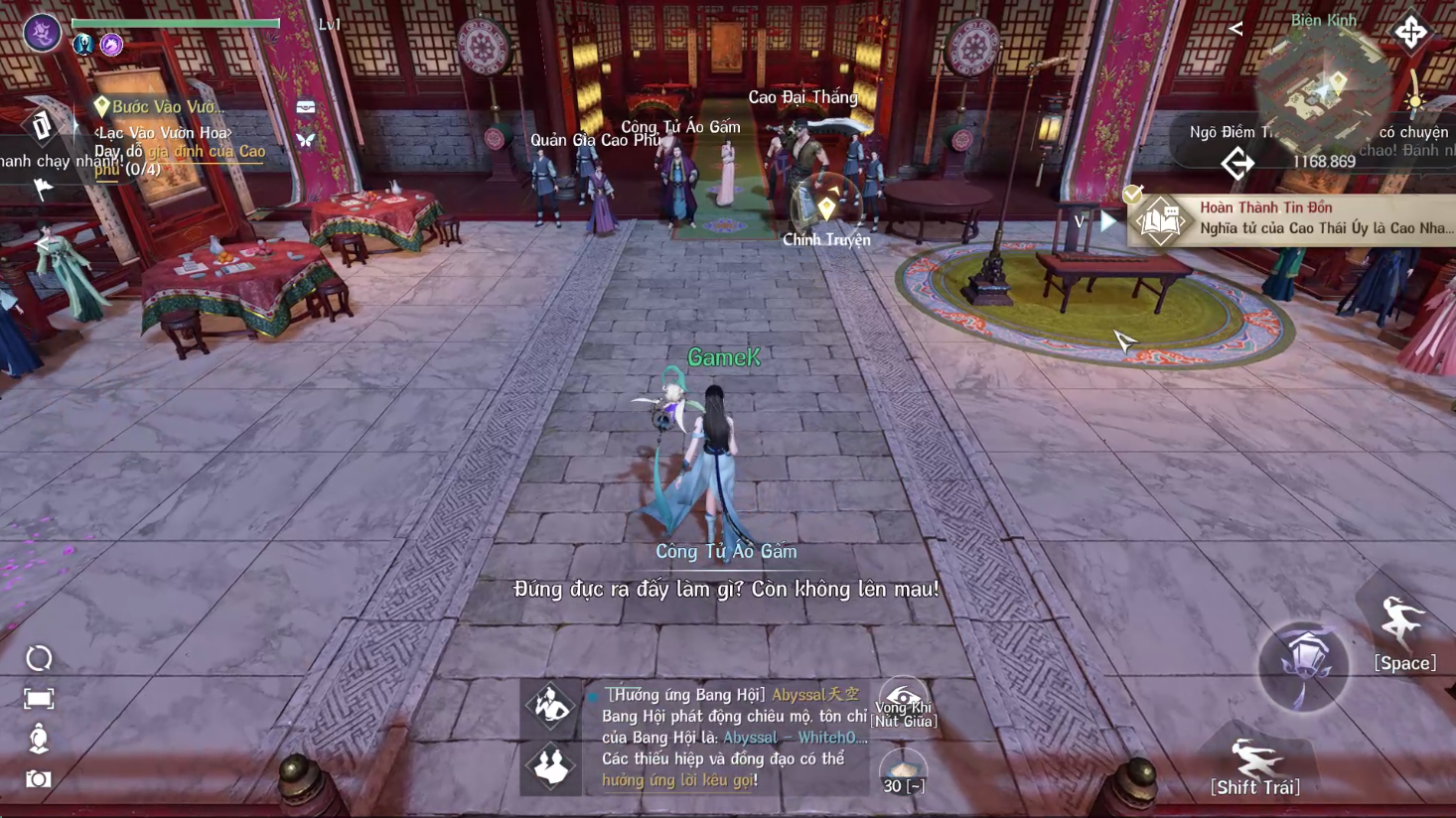1456x818 pixels.
Task: Collapse the minimap with the left arrow
Action: (1236, 29)
